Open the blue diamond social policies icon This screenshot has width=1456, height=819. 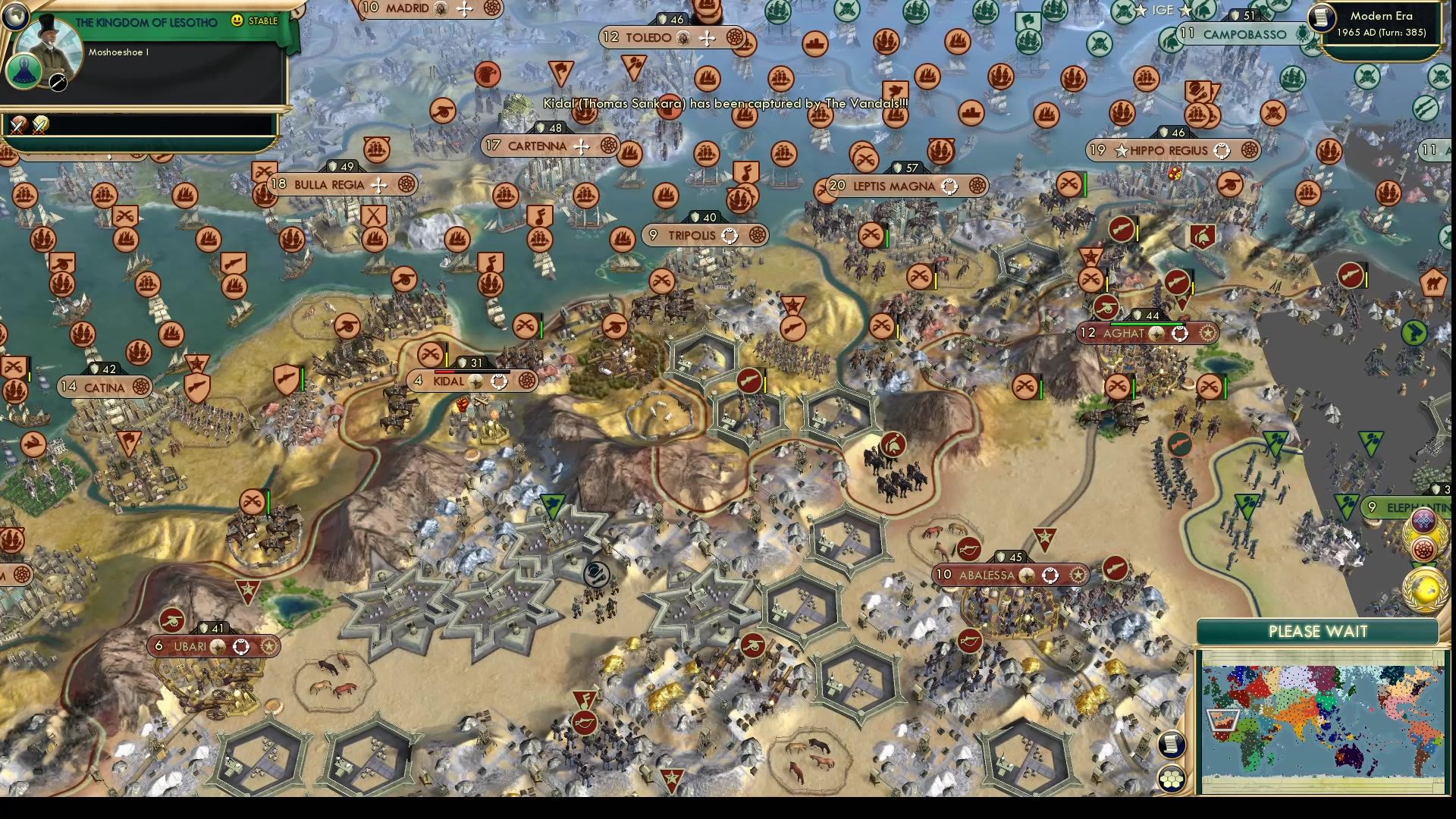(x=1423, y=520)
